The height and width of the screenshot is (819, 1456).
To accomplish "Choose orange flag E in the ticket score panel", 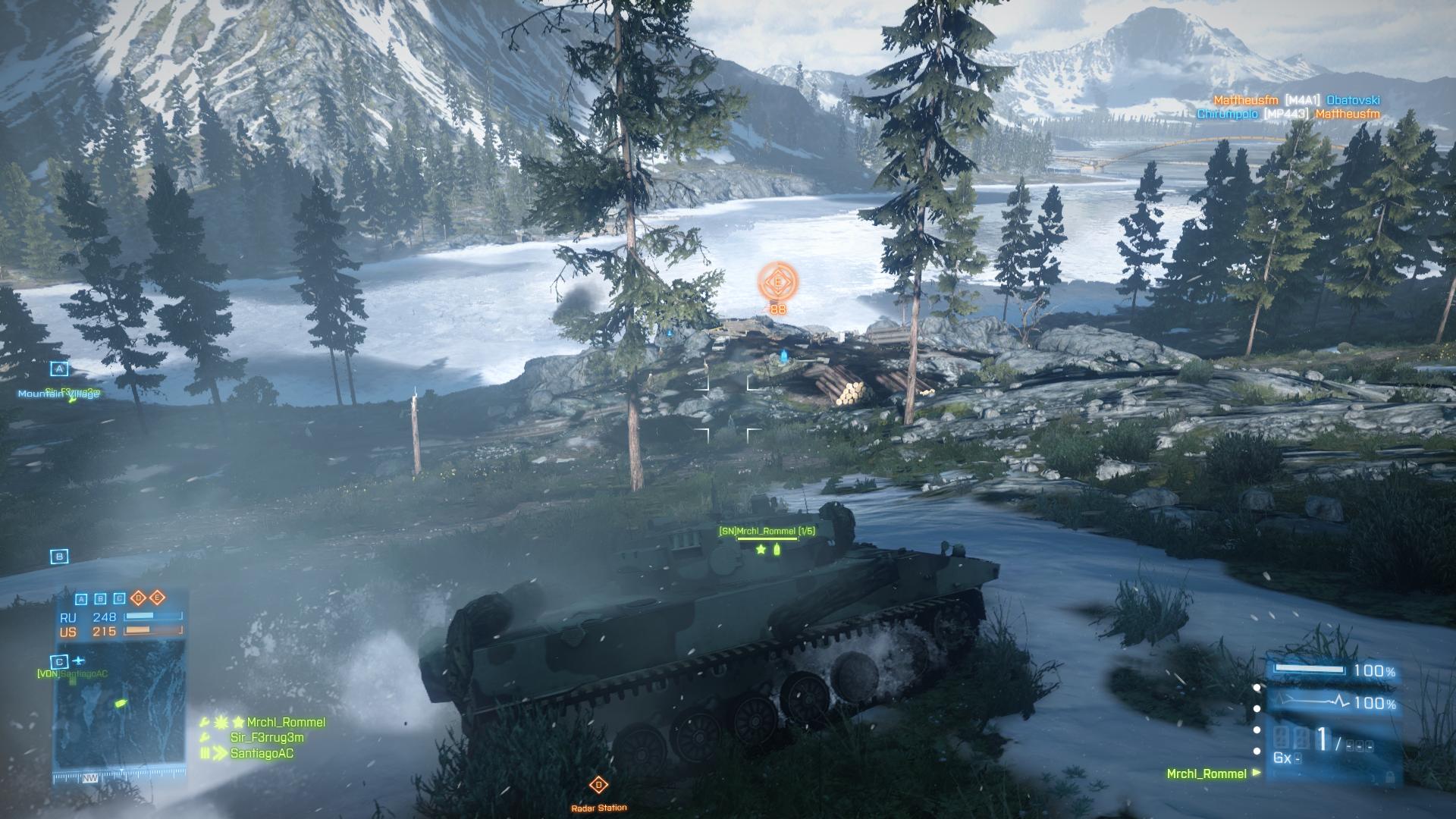I will (157, 598).
